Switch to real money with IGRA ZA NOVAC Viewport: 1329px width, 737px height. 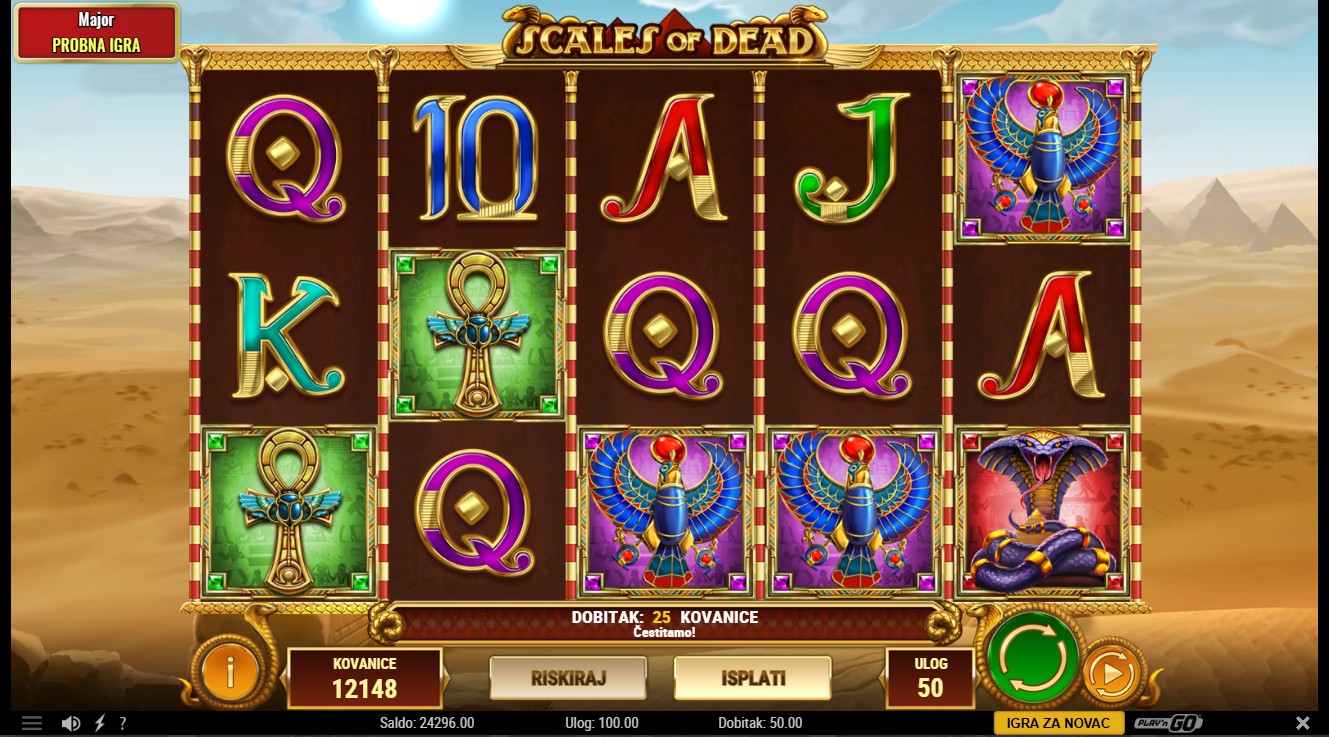click(x=1057, y=723)
